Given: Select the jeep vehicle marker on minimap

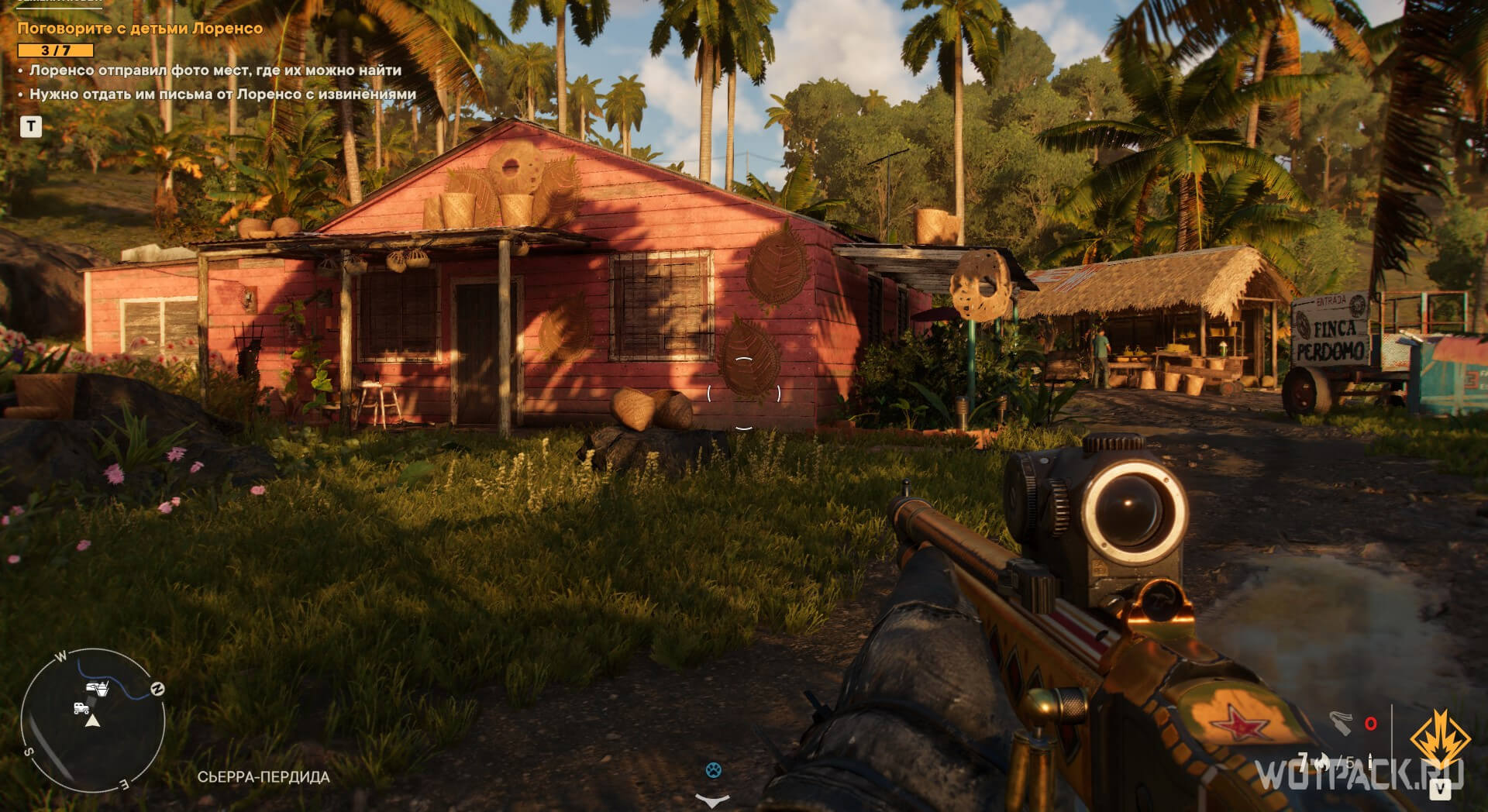Looking at the screenshot, I should tap(81, 707).
